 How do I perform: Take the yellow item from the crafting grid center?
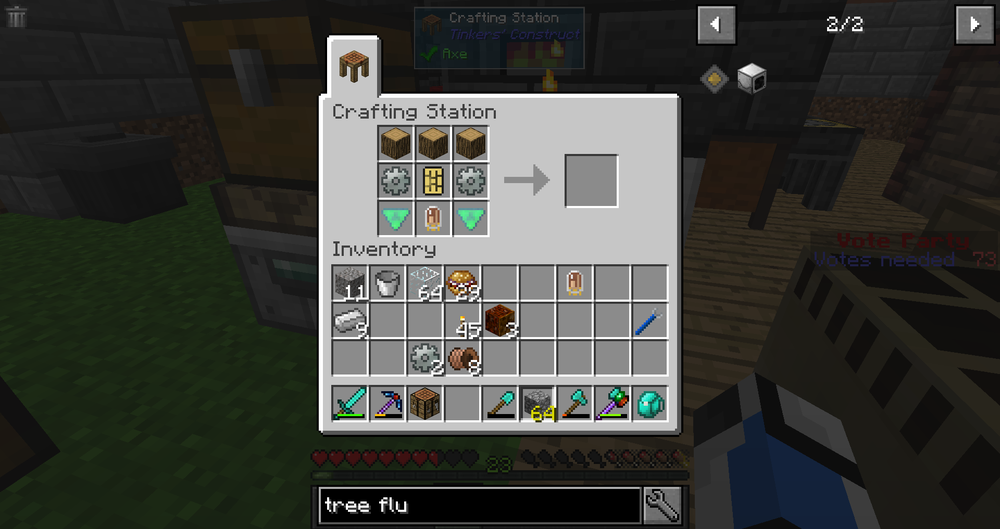click(x=434, y=181)
